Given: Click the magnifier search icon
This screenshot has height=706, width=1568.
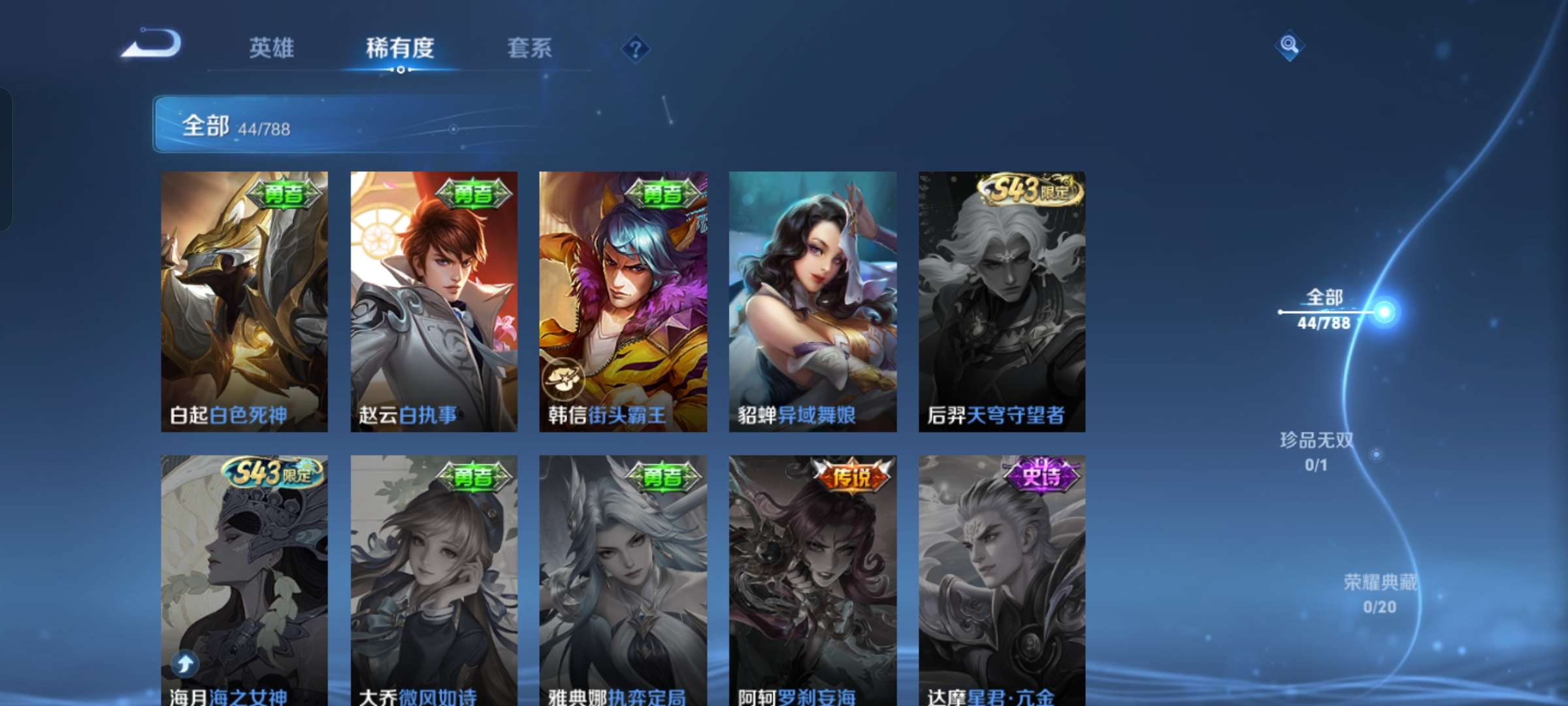Looking at the screenshot, I should [x=1289, y=45].
